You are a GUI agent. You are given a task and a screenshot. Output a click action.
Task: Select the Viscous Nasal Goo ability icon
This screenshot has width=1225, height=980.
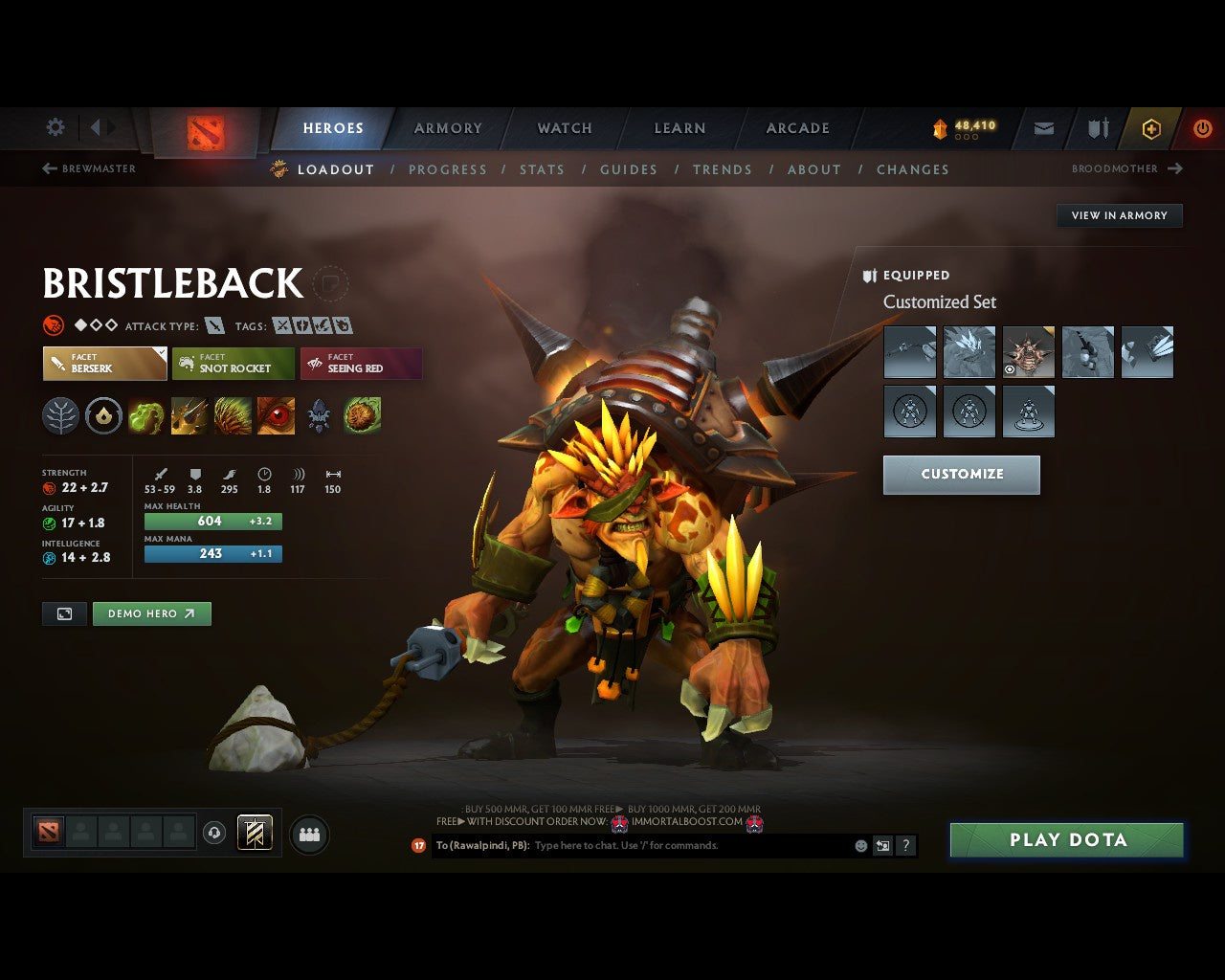145,415
